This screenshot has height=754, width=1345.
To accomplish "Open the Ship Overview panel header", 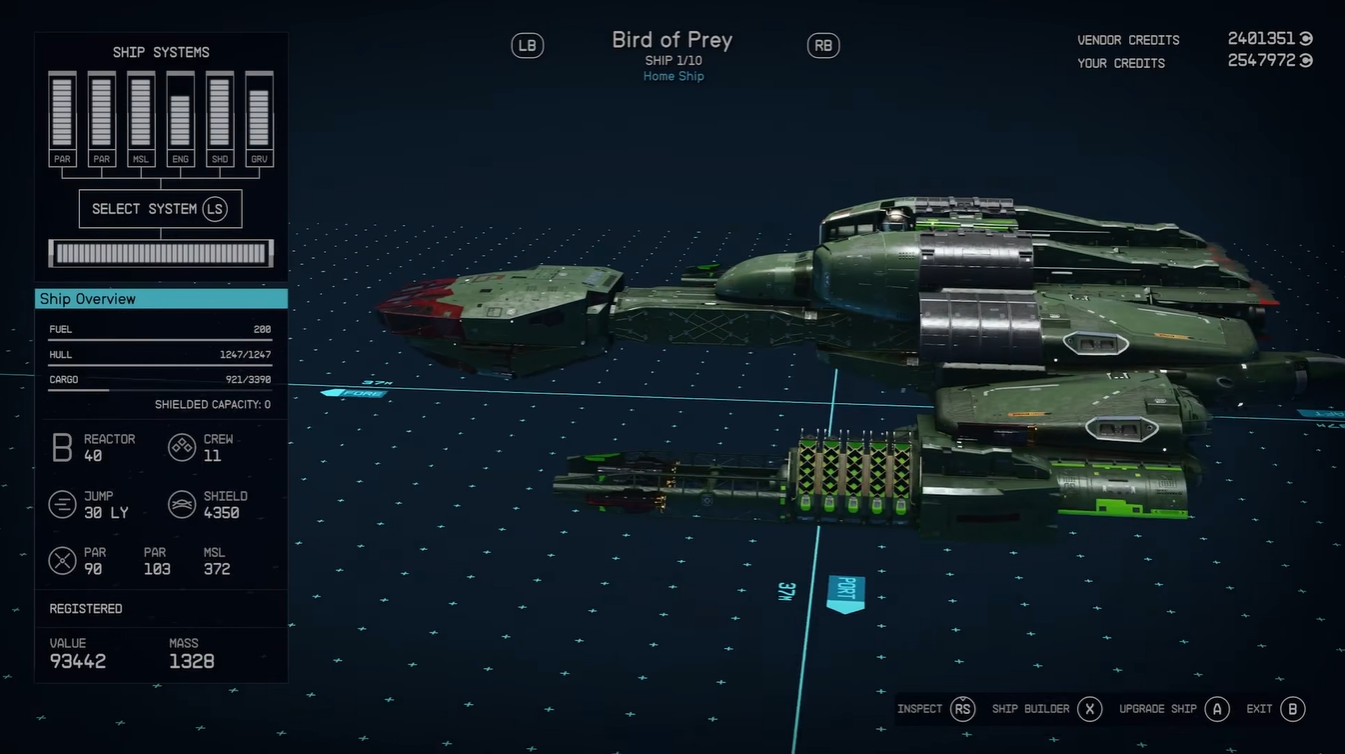I will click(x=161, y=299).
